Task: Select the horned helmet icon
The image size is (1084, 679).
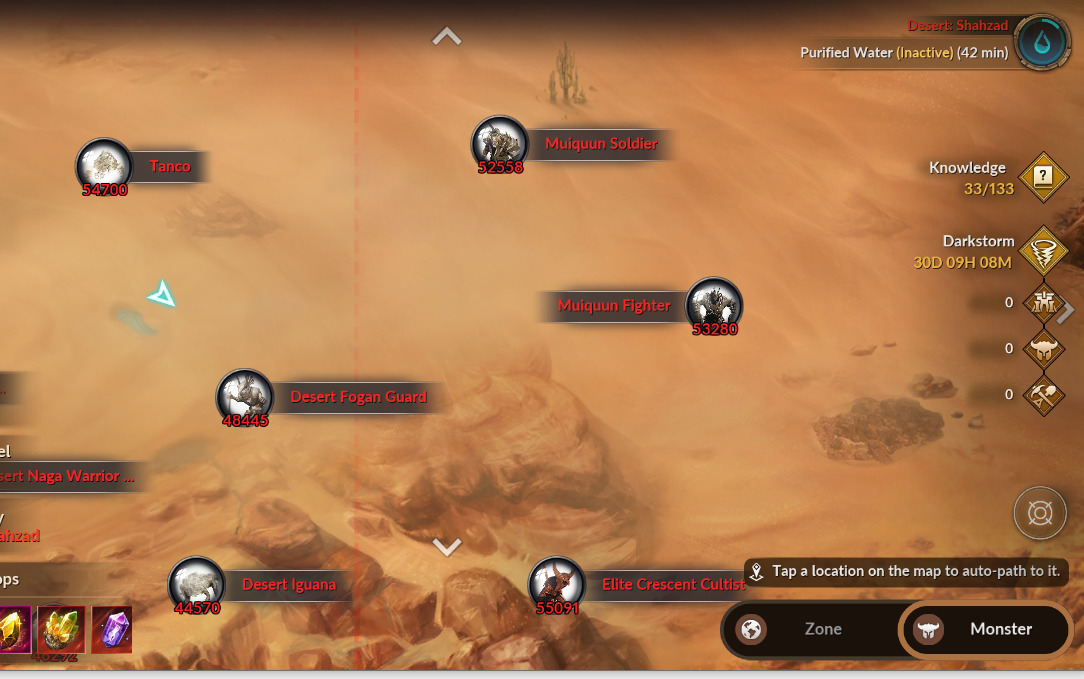Action: coord(1043,348)
